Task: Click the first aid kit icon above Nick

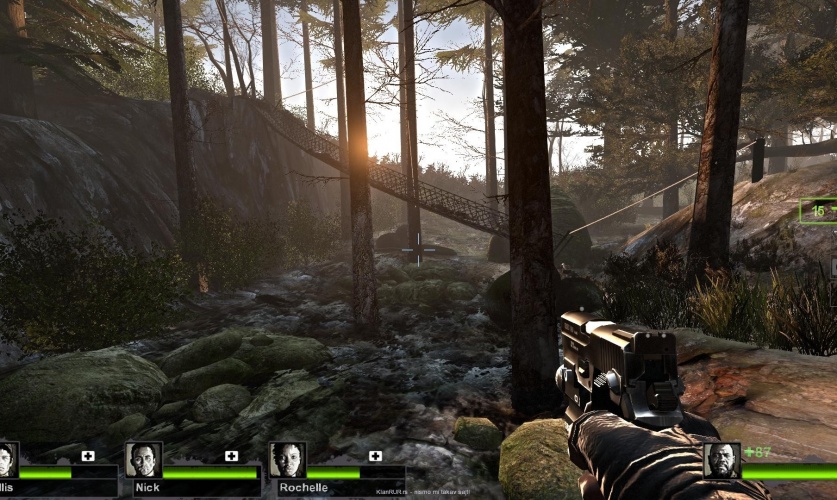Action: (232, 456)
